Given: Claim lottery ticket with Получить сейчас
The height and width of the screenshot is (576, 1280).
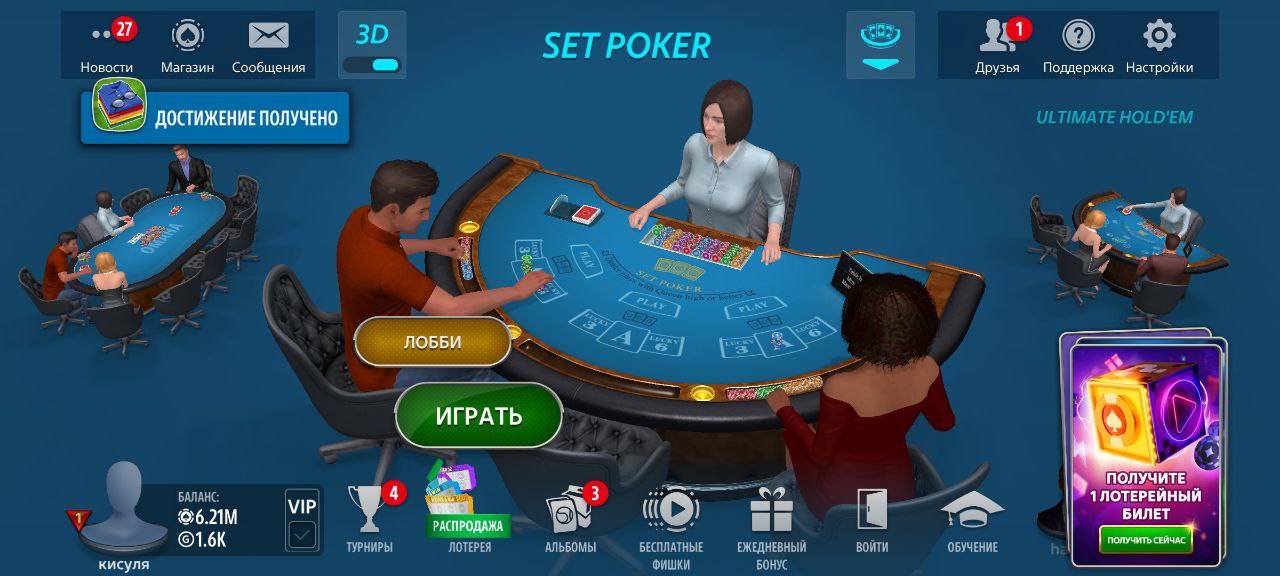Looking at the screenshot, I should [x=1146, y=540].
